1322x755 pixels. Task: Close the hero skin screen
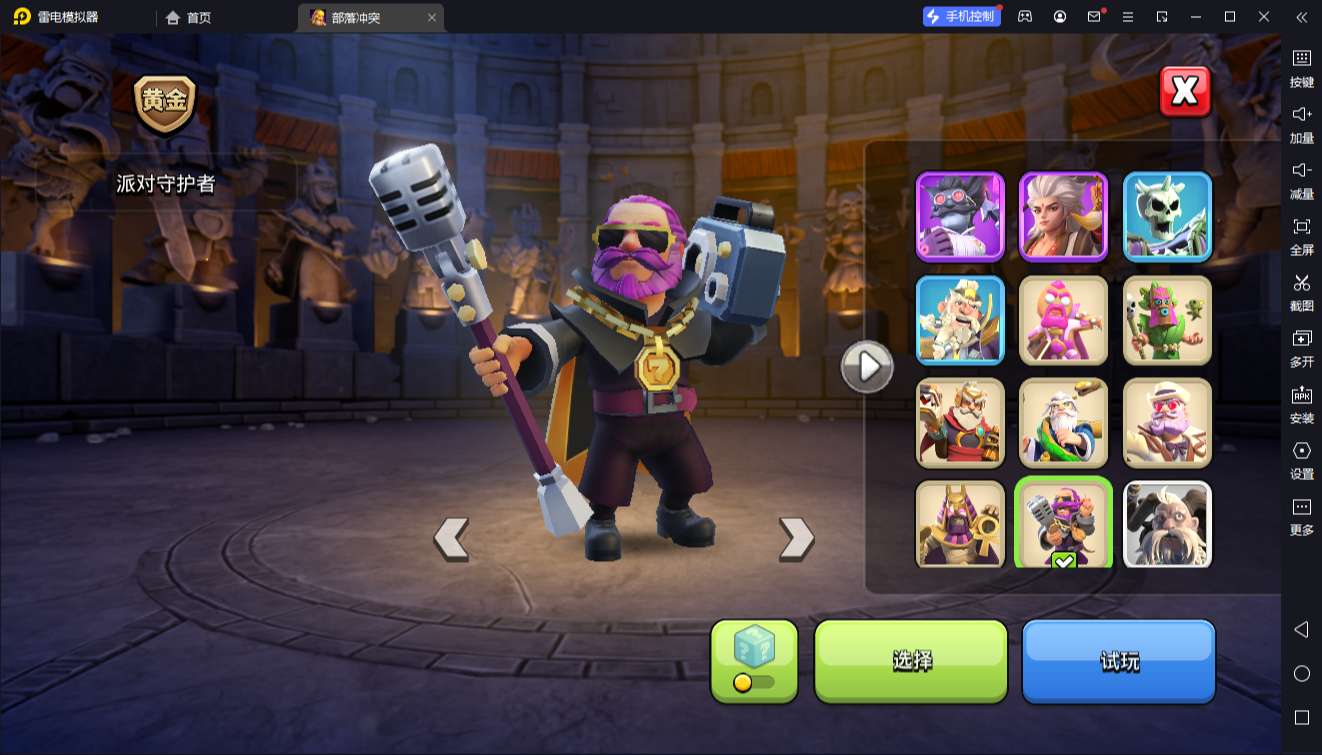click(1185, 92)
